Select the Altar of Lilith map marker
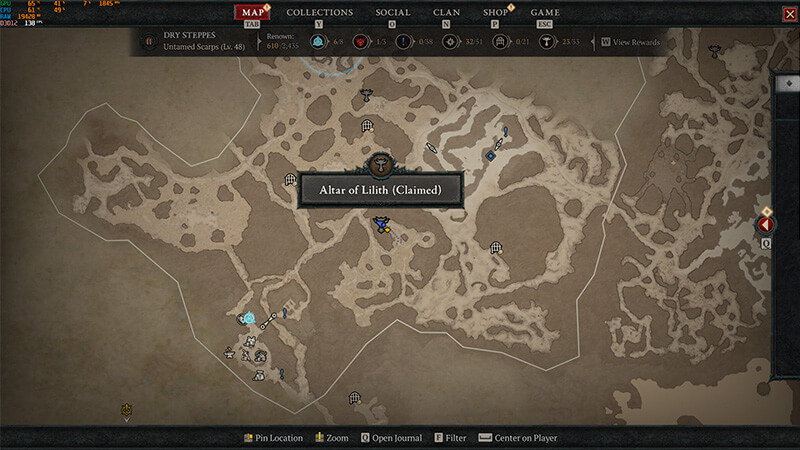Screen dimensions: 800x450 pyautogui.click(x=379, y=165)
